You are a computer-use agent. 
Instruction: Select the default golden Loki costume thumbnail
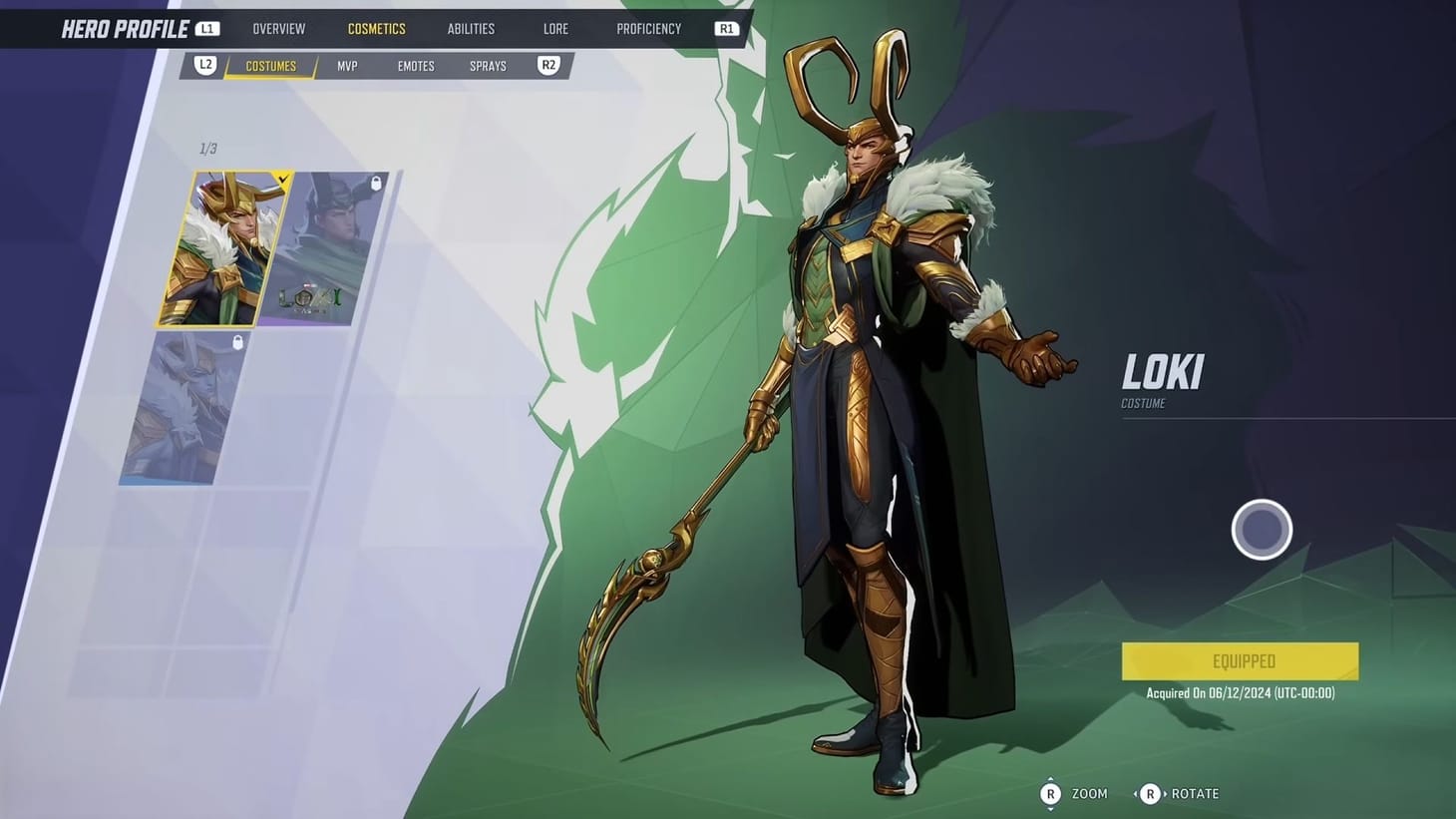[229, 247]
